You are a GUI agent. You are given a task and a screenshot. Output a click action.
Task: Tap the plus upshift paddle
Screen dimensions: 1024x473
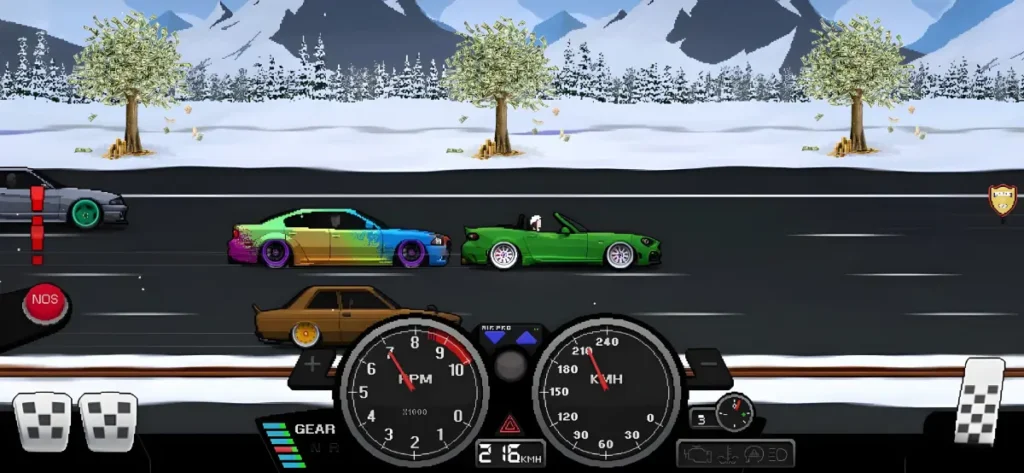pos(313,365)
